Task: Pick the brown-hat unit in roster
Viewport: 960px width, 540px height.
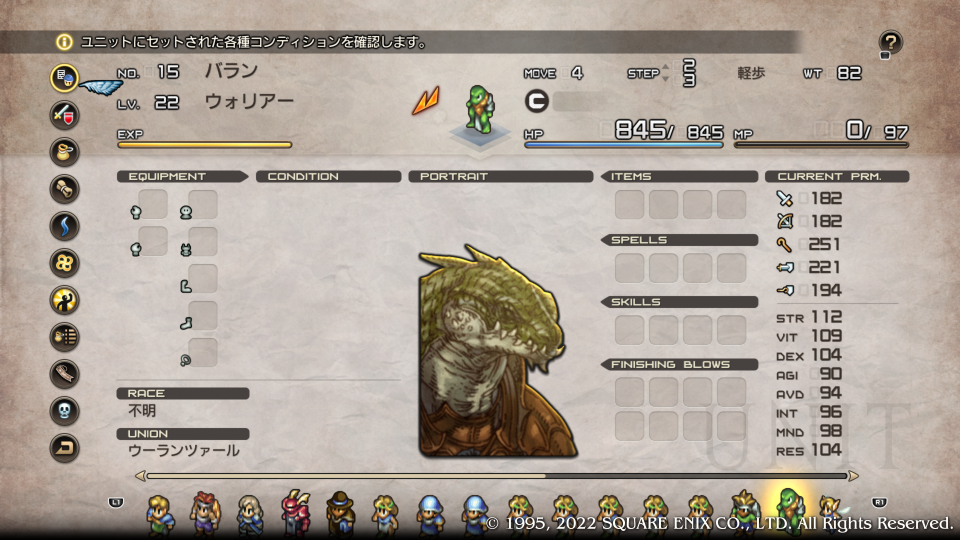Action: (x=340, y=513)
